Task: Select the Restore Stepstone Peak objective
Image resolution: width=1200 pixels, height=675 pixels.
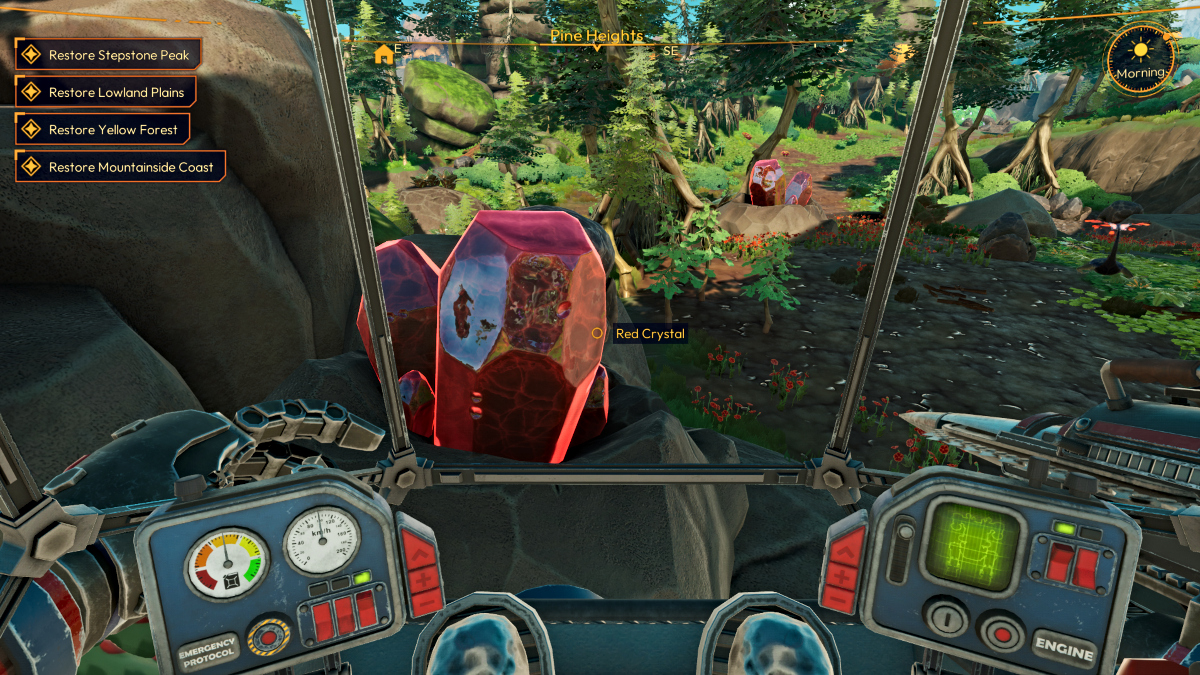Action: (109, 55)
